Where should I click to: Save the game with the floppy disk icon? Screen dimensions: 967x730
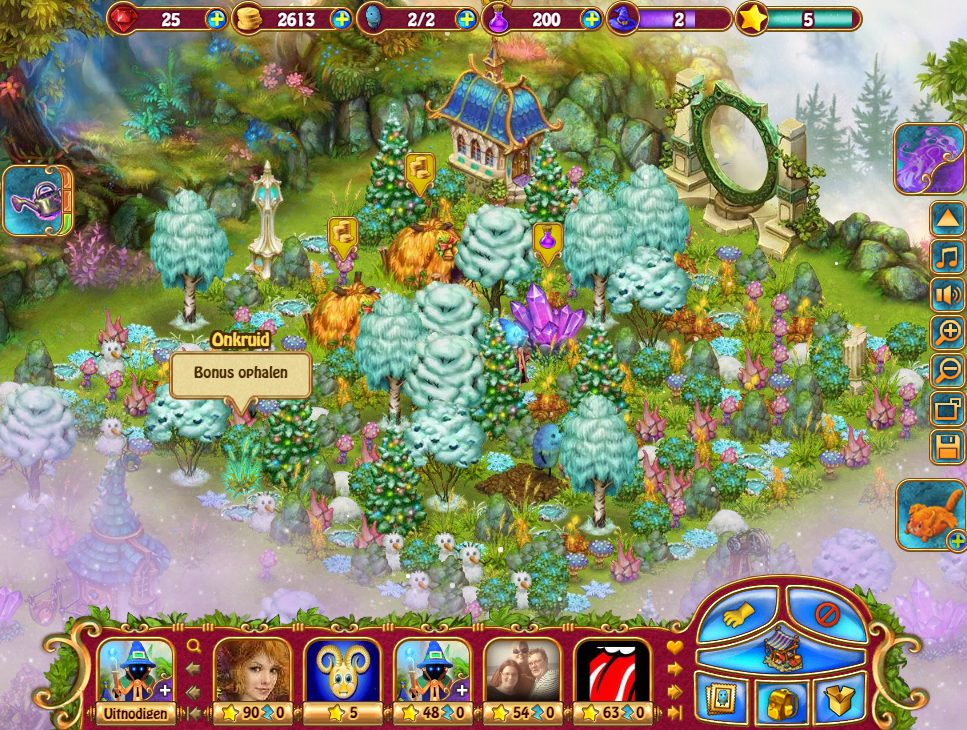point(947,446)
